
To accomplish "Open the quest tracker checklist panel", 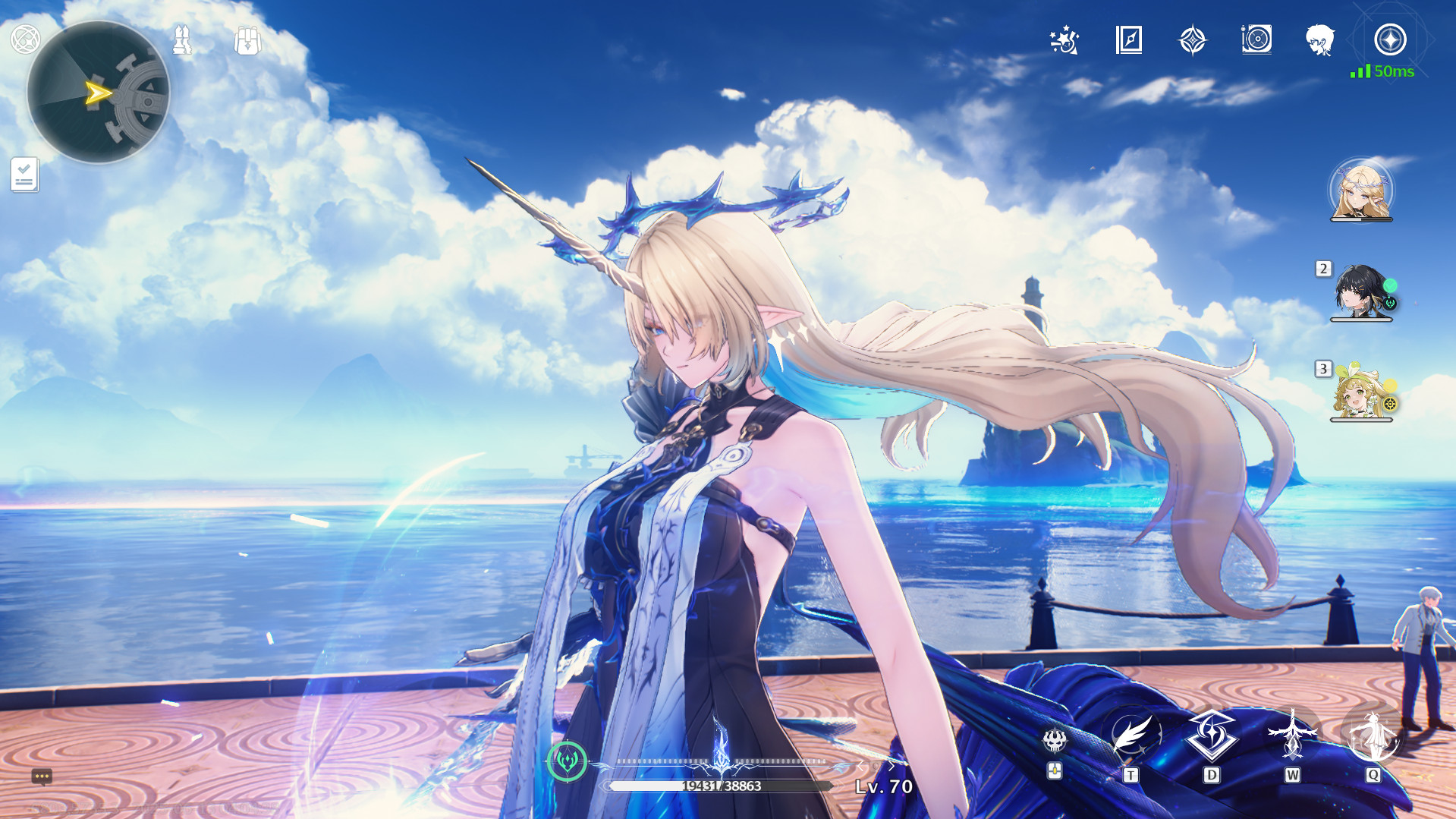I will 24,173.
